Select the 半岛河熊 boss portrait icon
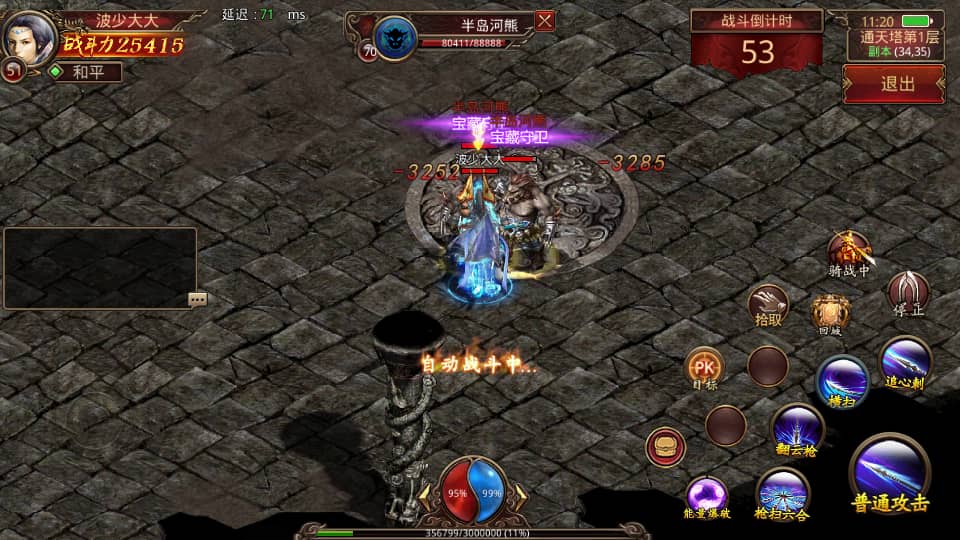This screenshot has height=540, width=960. pos(395,39)
